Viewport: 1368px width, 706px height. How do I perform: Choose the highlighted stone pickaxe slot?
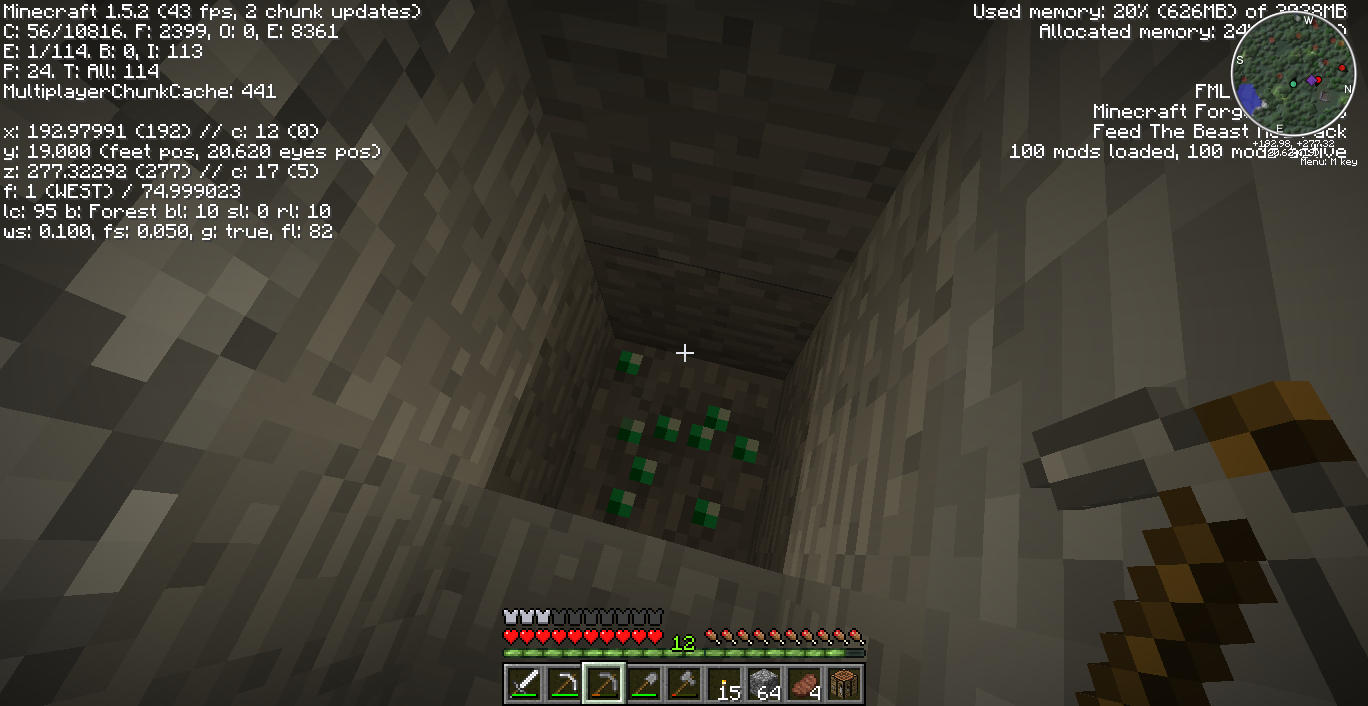point(604,684)
